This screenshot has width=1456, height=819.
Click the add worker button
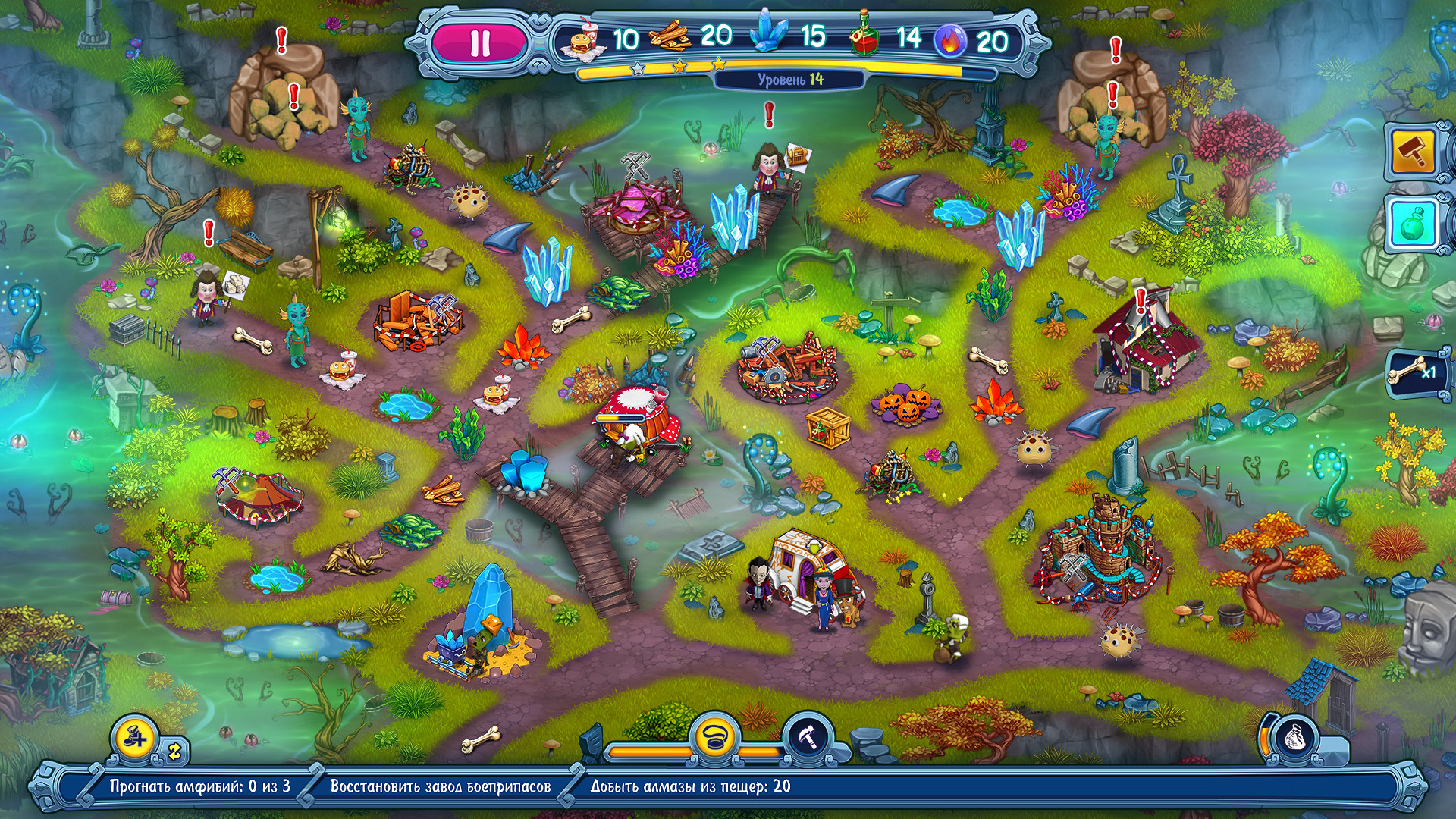135,738
